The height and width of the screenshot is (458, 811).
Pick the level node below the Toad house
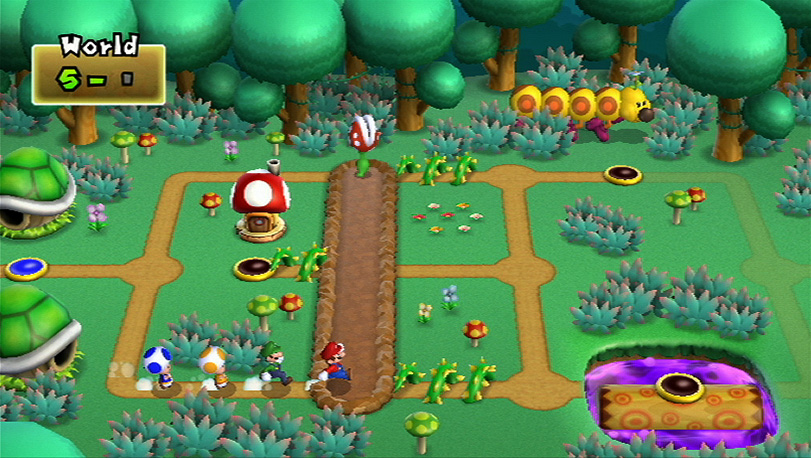(x=253, y=268)
